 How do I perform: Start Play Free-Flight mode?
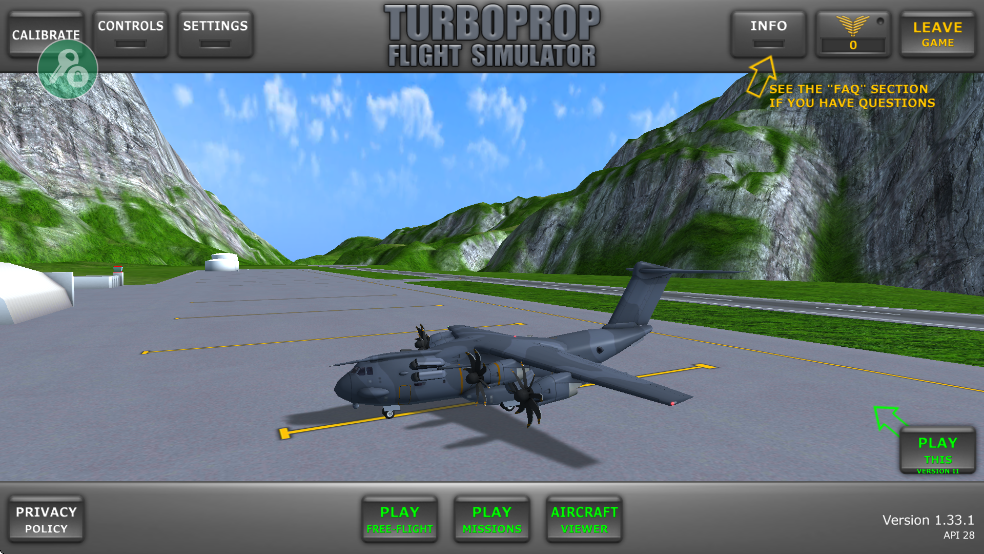[399, 519]
